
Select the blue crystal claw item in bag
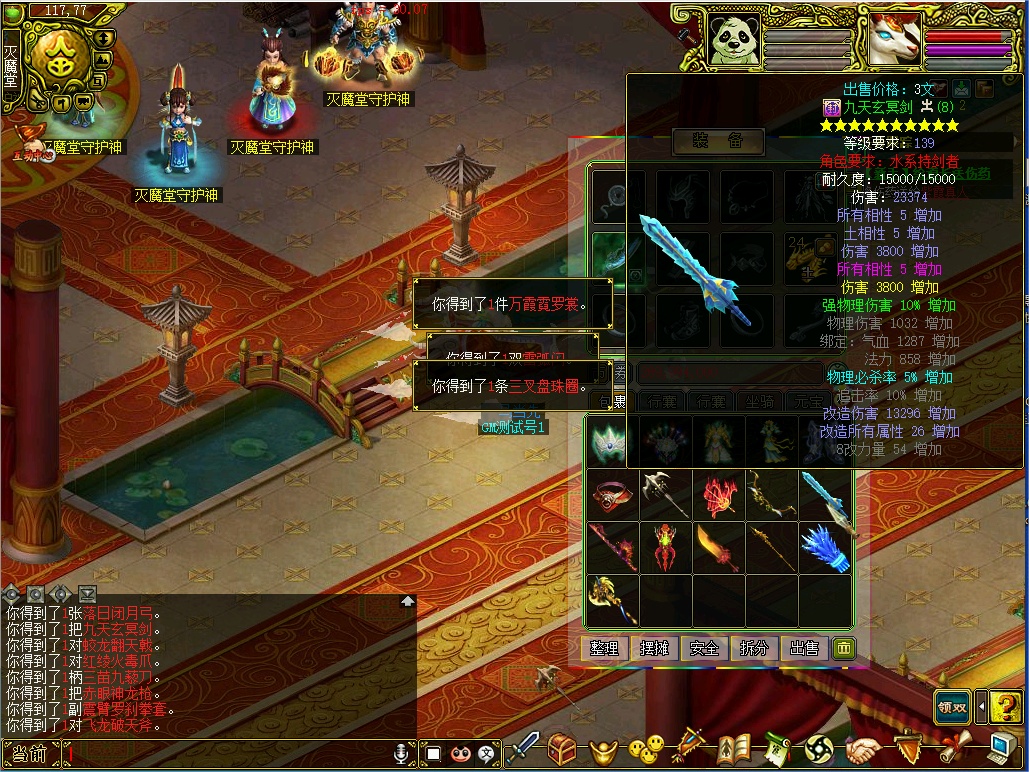point(825,547)
